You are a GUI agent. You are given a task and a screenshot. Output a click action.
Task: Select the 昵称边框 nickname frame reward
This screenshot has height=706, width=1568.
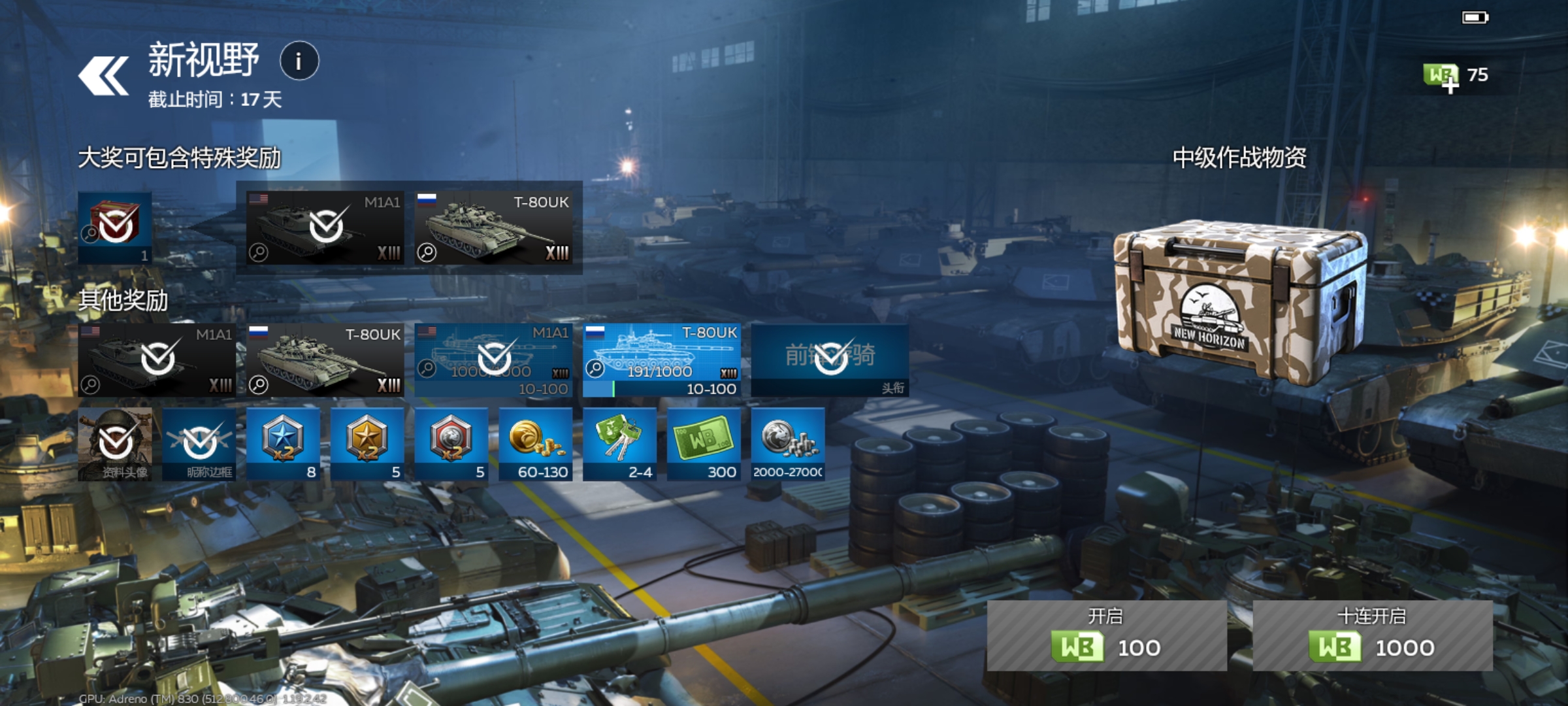point(199,445)
